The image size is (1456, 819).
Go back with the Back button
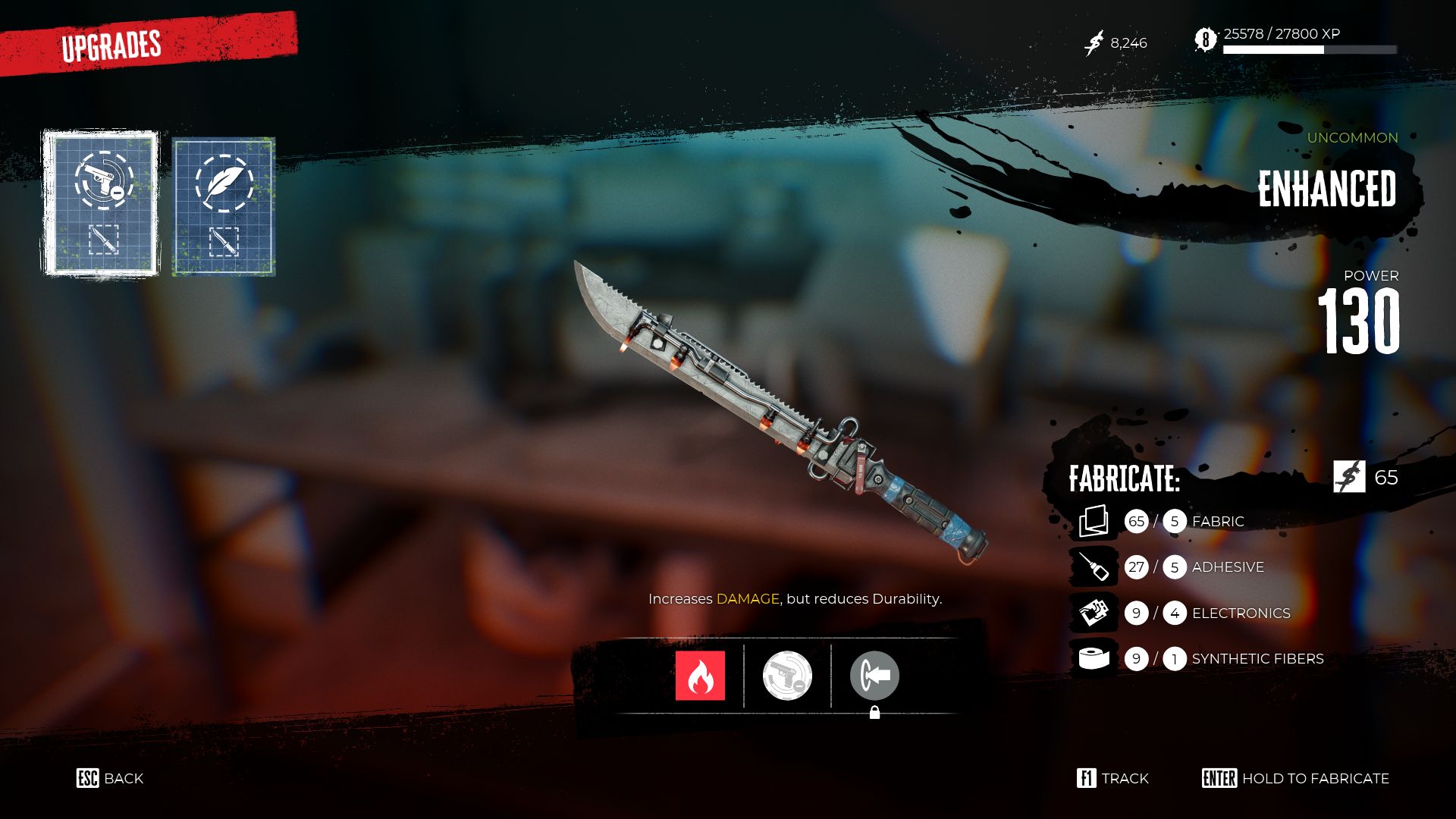pos(110,778)
